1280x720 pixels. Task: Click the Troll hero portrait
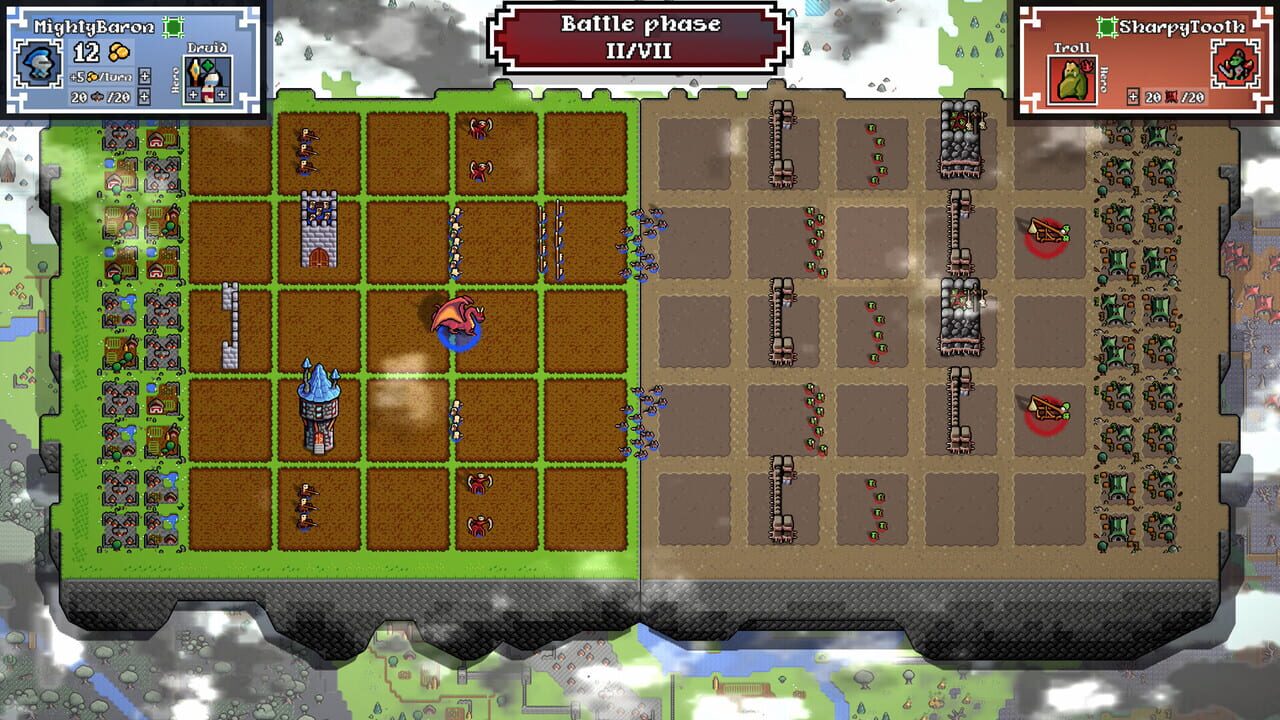[1072, 79]
